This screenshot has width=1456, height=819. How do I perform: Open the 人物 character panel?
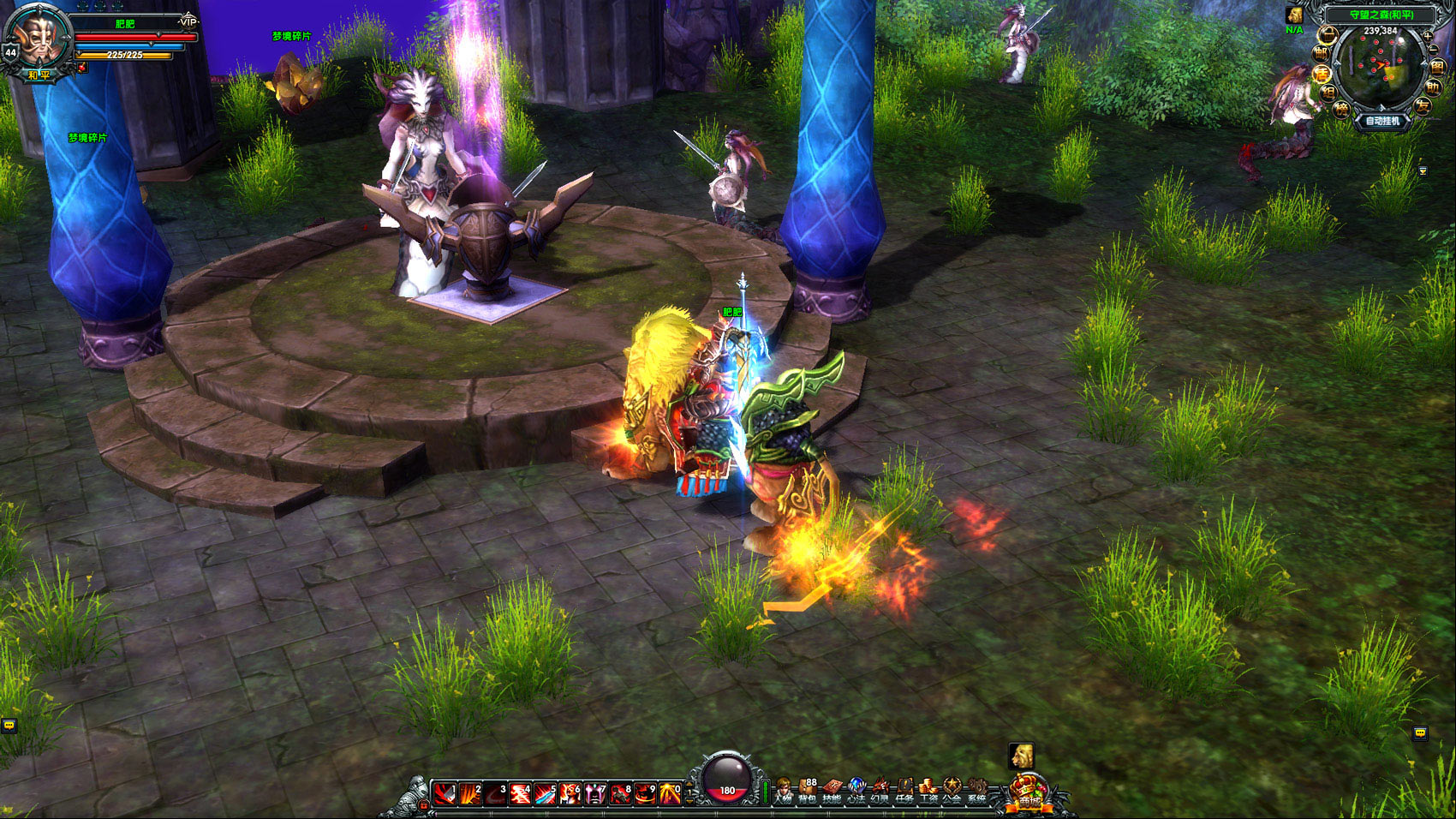click(x=783, y=791)
